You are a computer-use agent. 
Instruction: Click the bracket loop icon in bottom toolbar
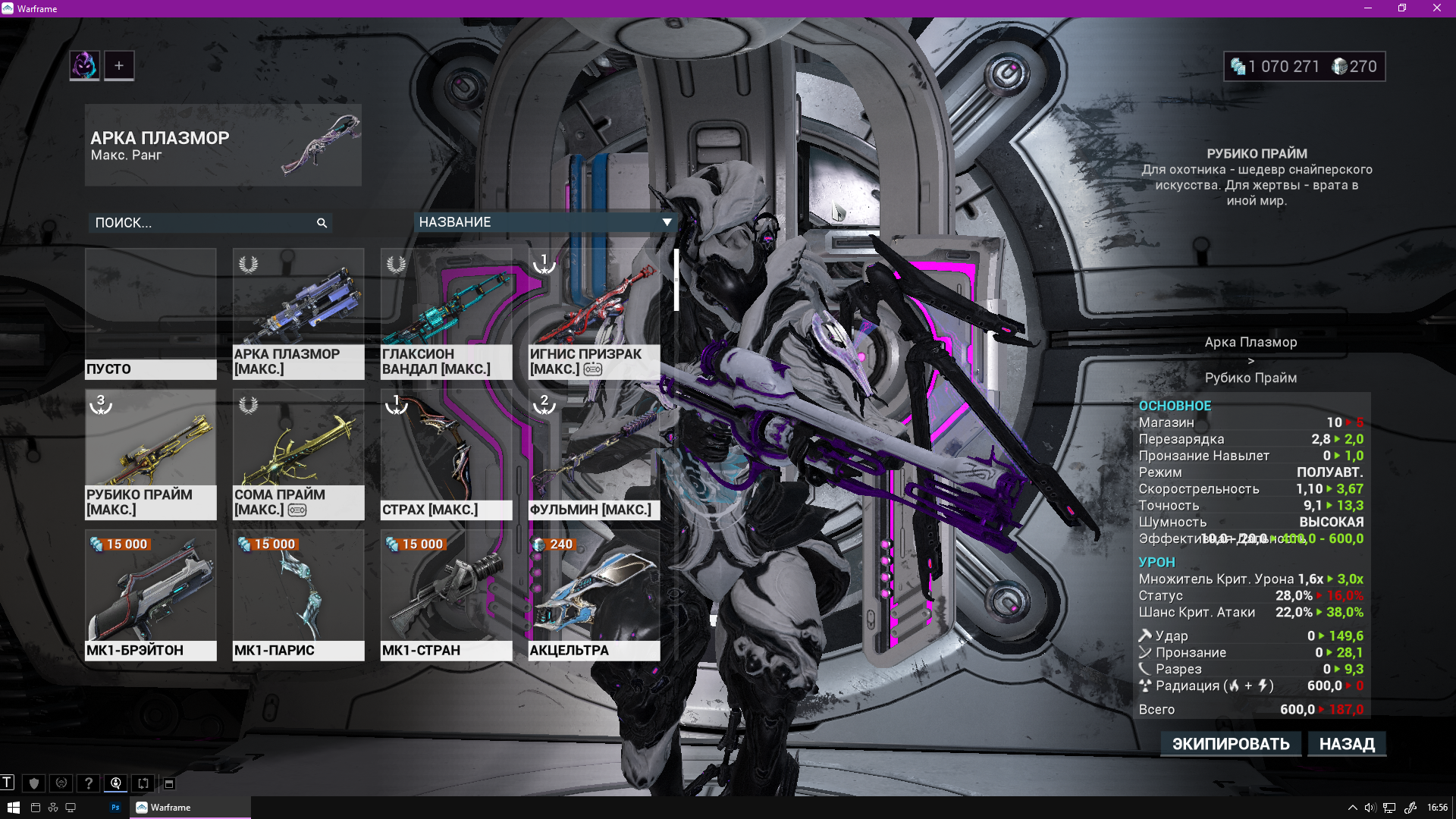point(143,783)
